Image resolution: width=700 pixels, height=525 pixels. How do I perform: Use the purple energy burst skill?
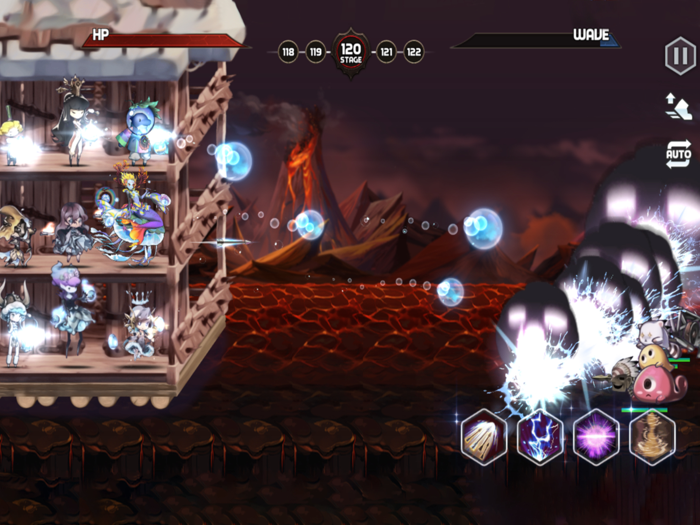click(x=596, y=436)
